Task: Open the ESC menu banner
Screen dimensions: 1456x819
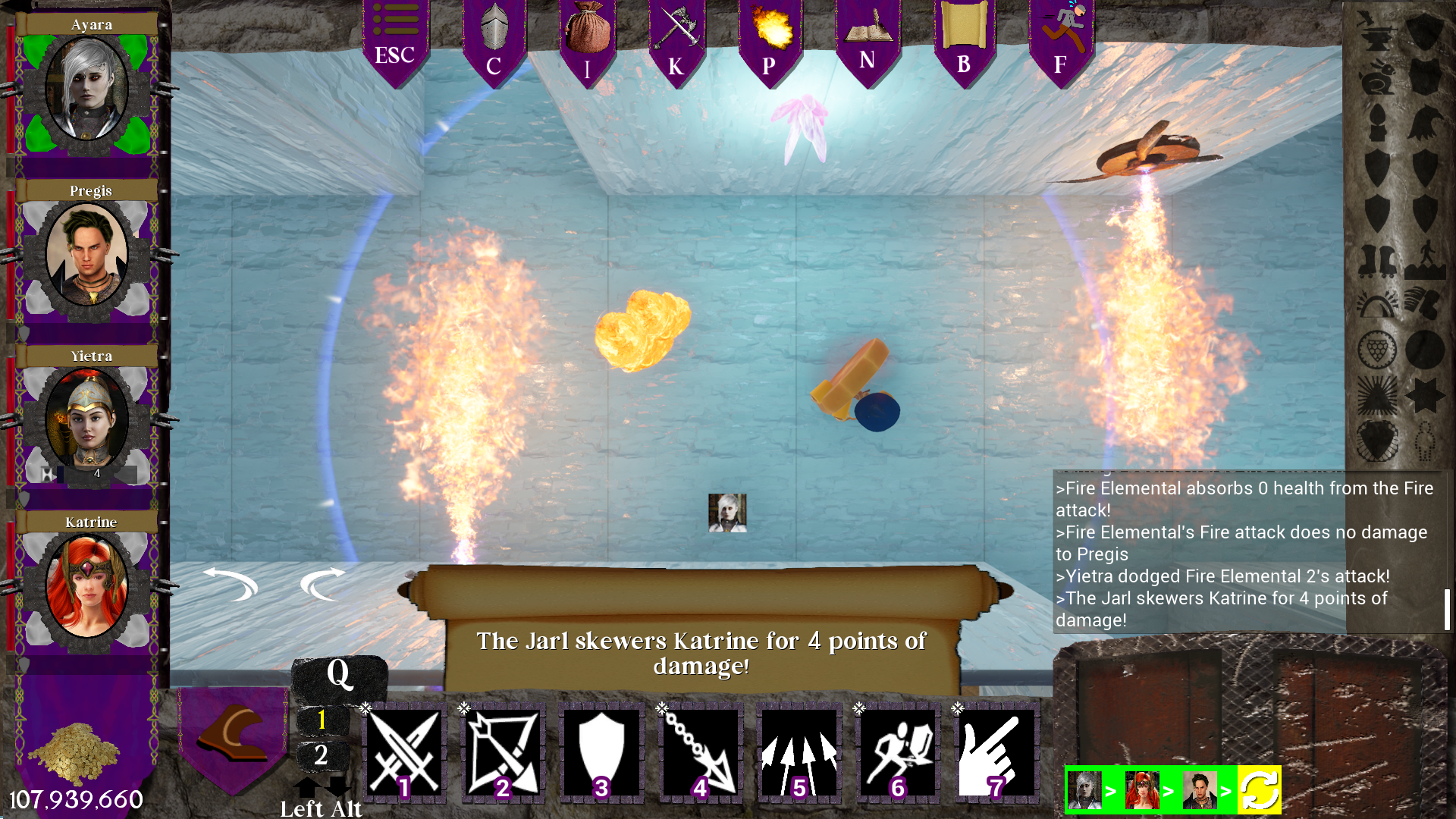Action: (395, 34)
